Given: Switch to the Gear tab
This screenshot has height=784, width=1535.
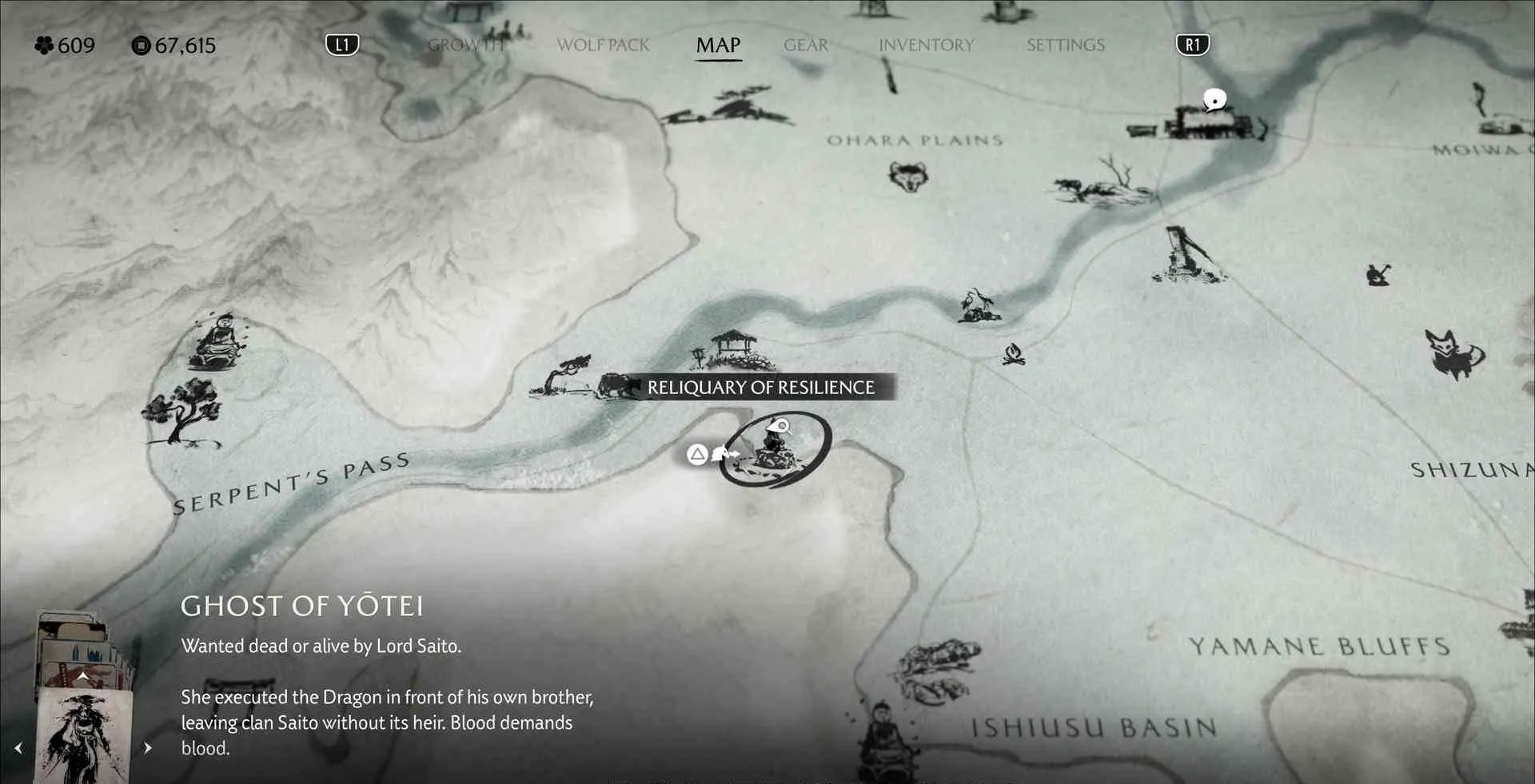Looking at the screenshot, I should coord(806,45).
